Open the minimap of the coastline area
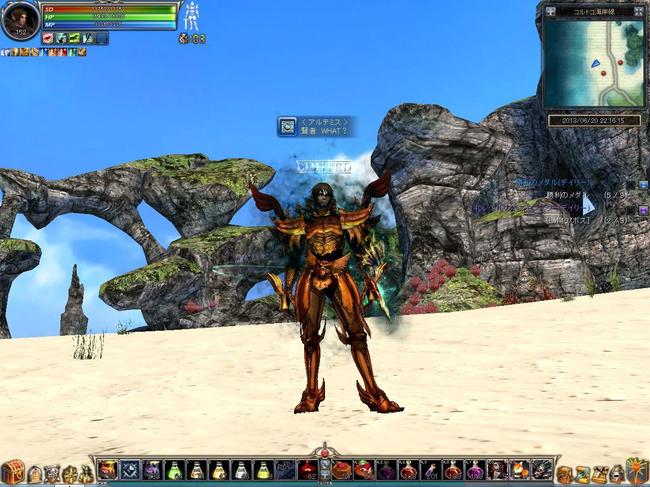Screen dimensions: 650x487 click(x=593, y=64)
